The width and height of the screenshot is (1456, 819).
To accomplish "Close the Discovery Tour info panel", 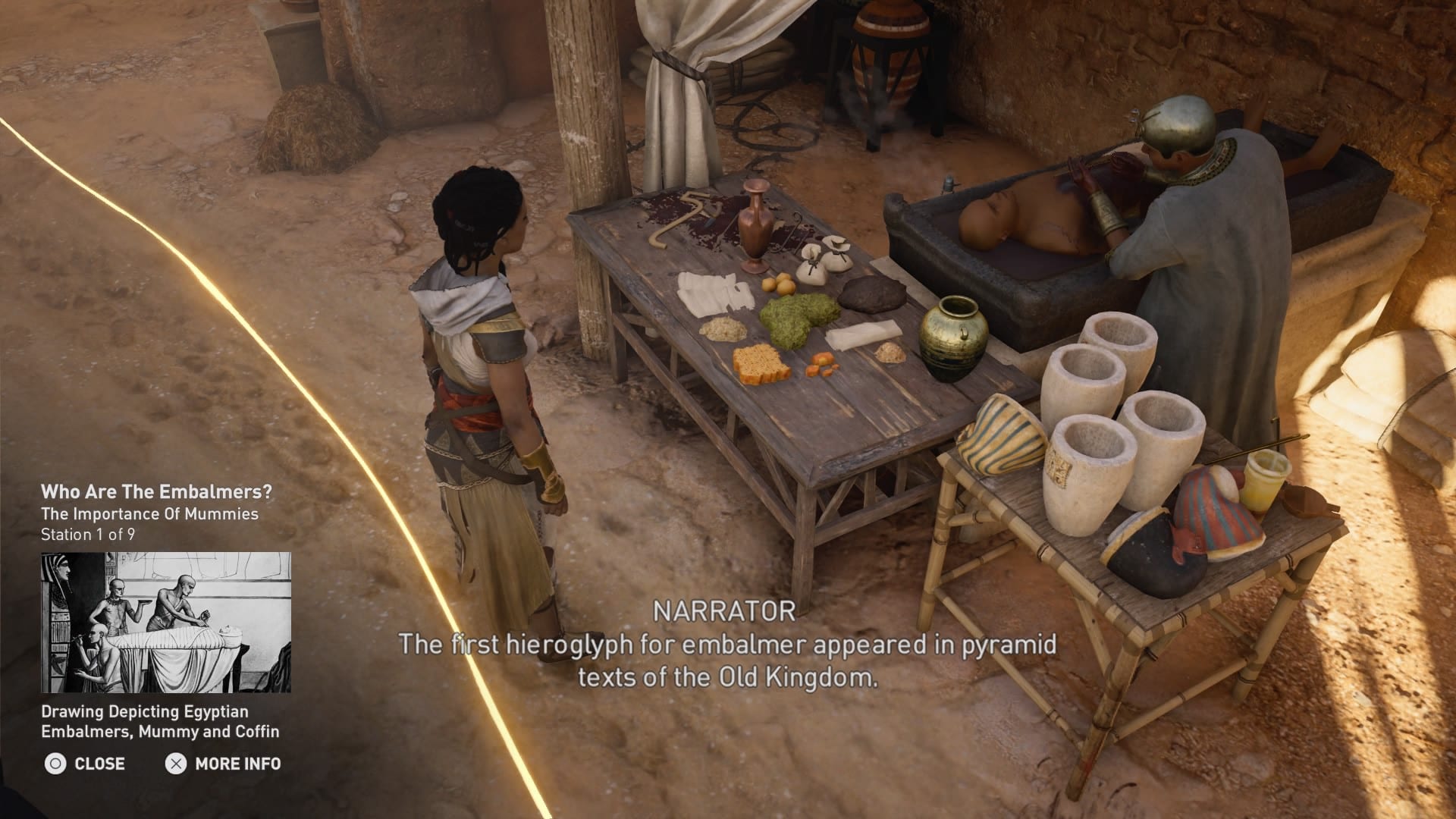I will point(85,764).
